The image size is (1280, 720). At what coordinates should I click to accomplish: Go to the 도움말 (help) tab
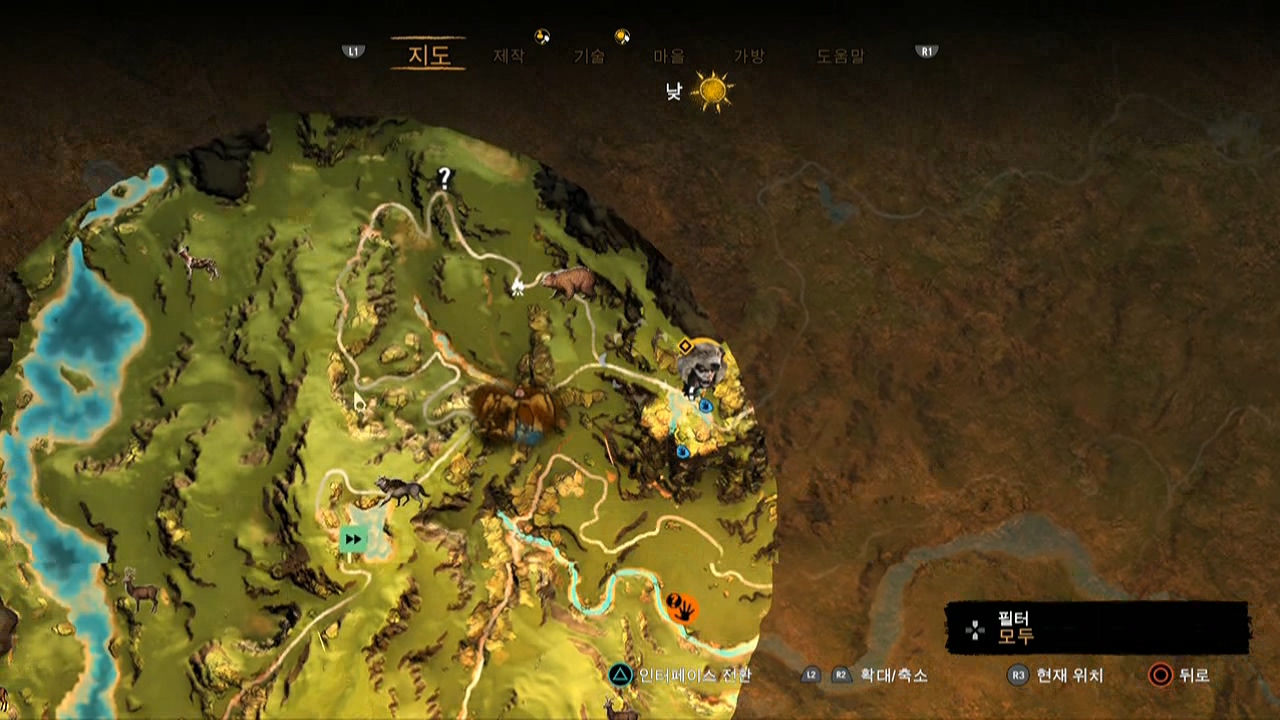[840, 57]
